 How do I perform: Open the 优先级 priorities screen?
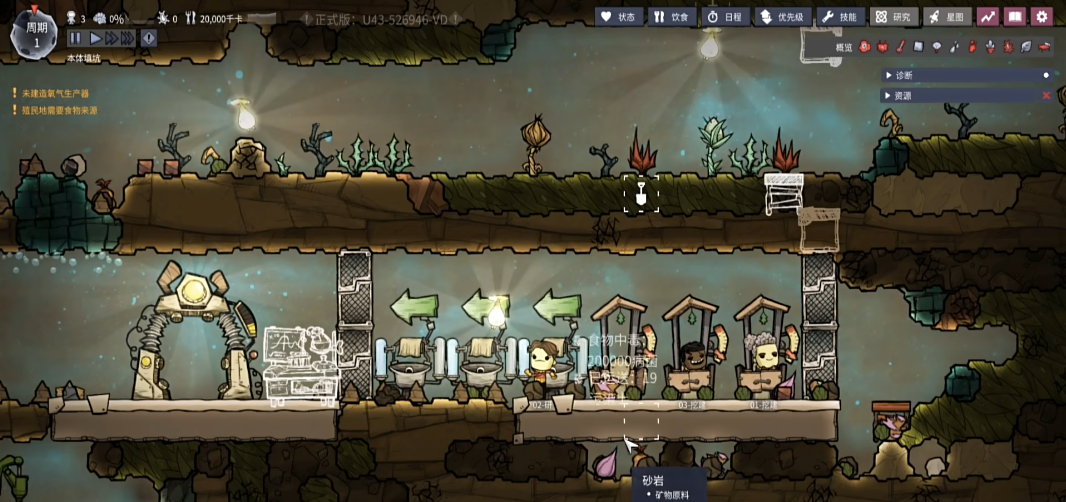782,17
